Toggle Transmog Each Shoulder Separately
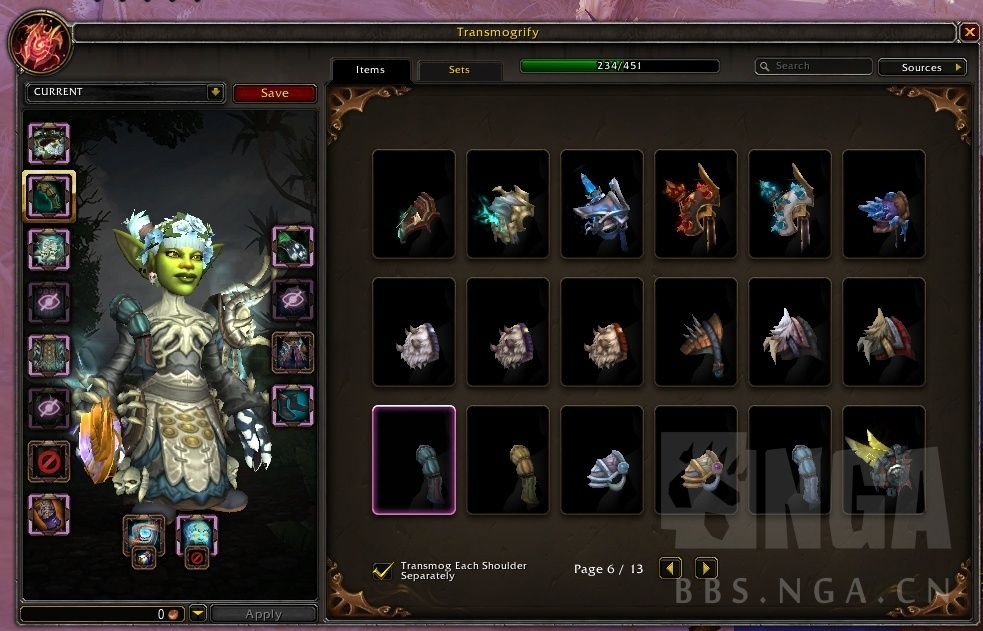Screen dimensions: 983x631 382,570
